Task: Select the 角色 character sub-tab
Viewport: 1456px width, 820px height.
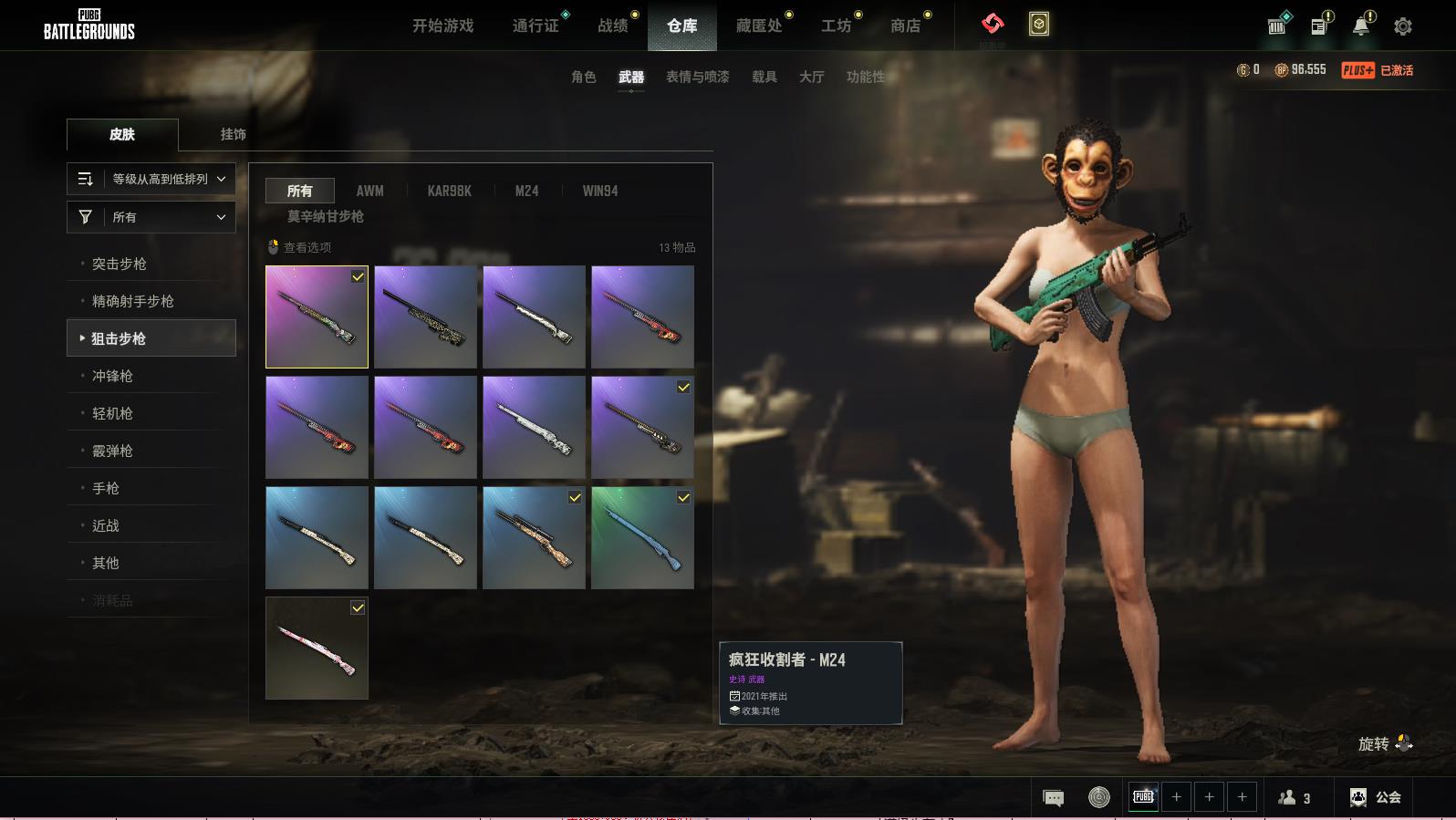Action: click(583, 77)
